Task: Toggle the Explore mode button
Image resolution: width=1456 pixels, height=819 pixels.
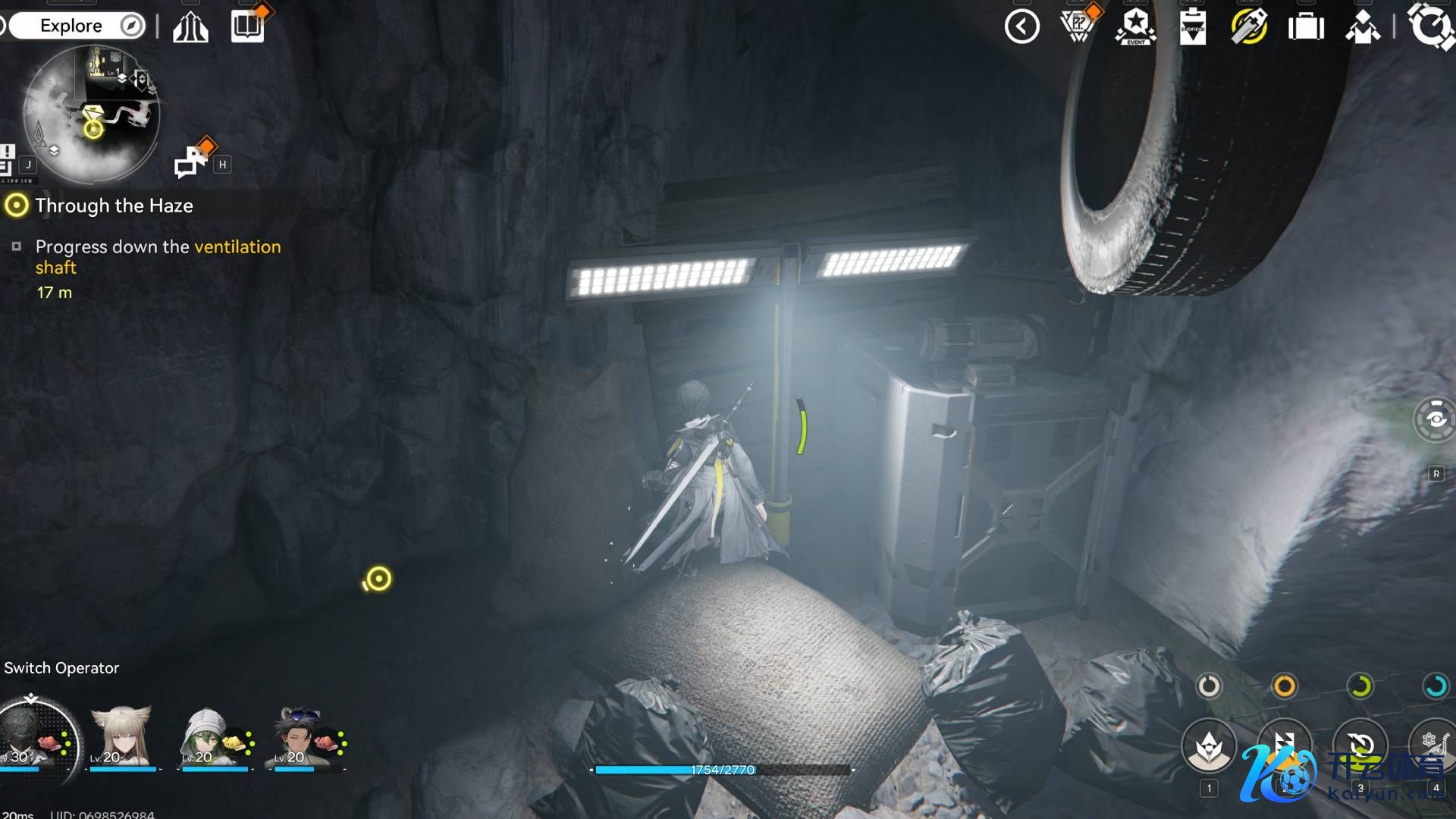Action: pos(77,26)
